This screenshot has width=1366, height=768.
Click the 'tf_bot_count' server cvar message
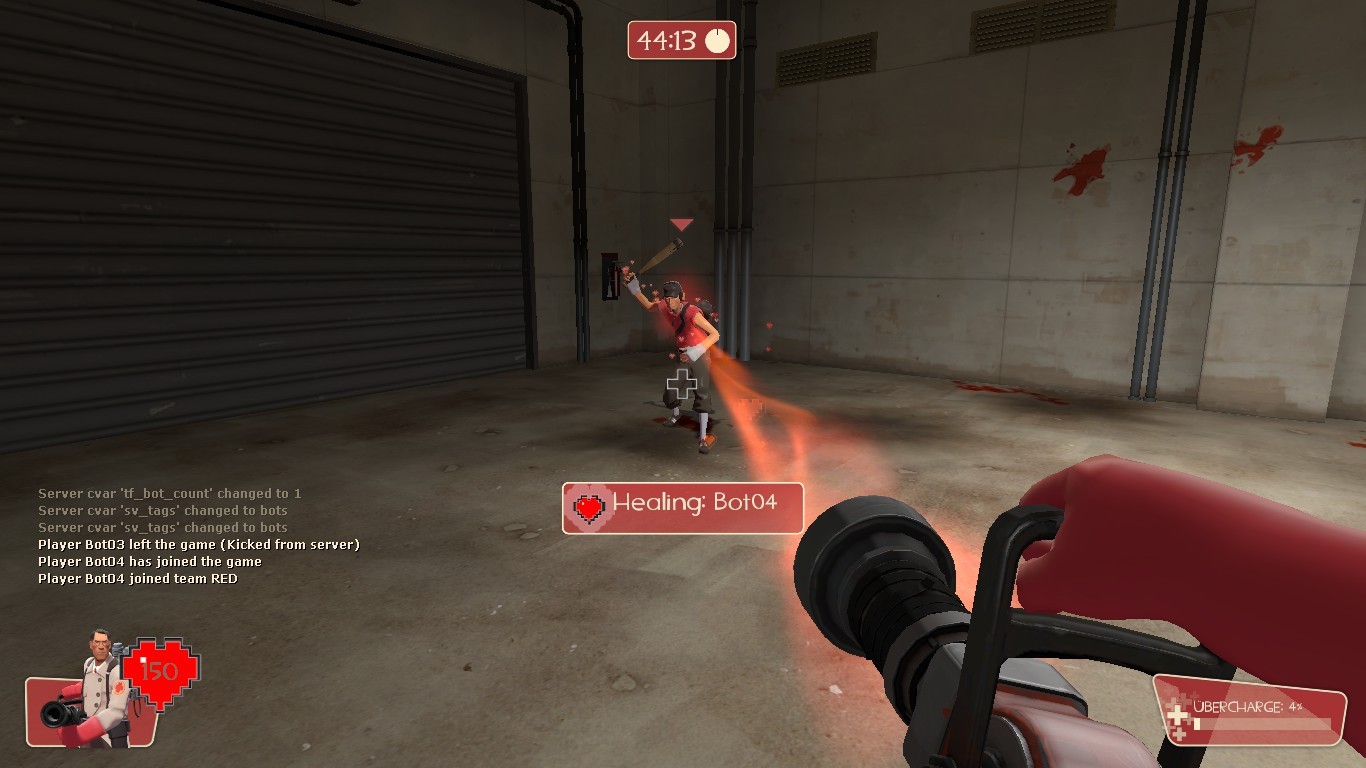(x=170, y=493)
